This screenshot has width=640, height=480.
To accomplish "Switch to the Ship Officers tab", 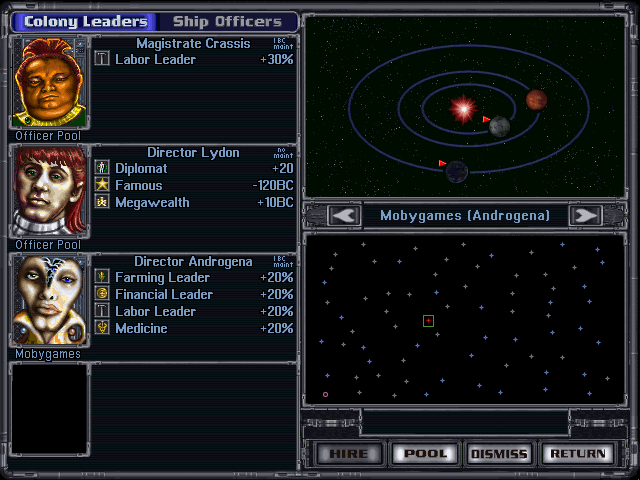I will coord(227,21).
